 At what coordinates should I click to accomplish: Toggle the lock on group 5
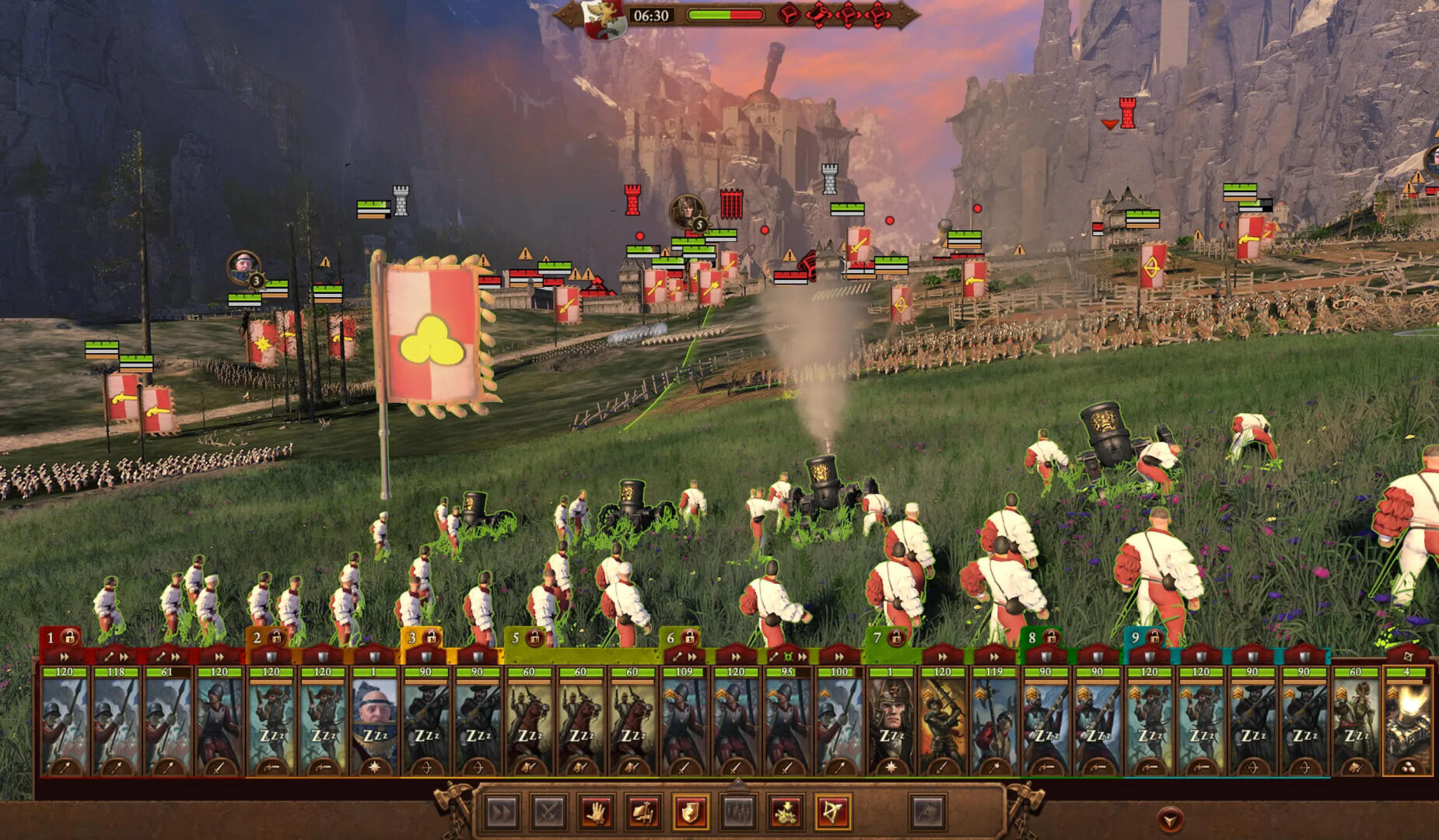[534, 639]
